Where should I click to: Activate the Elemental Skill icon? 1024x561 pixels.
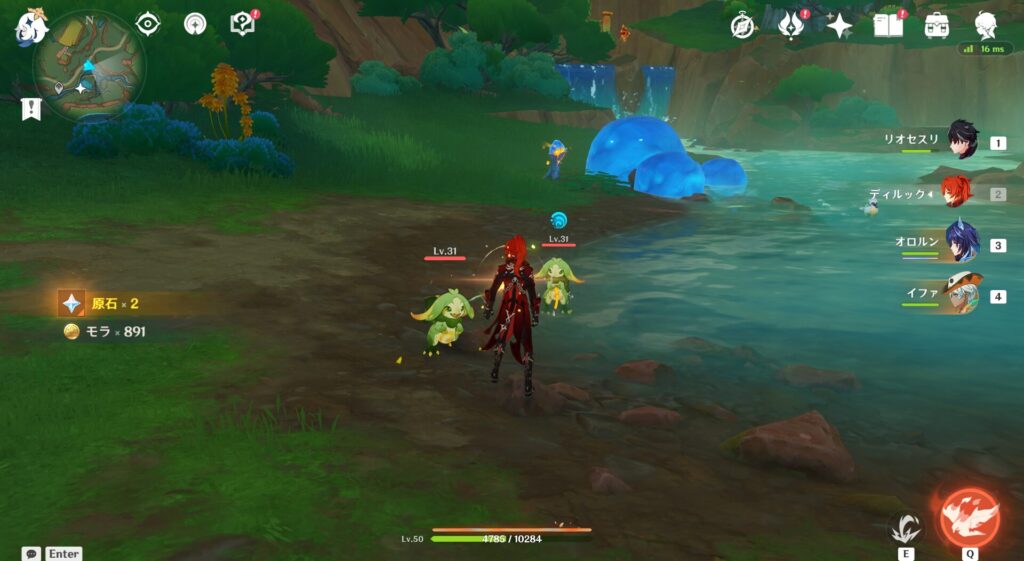pos(906,527)
